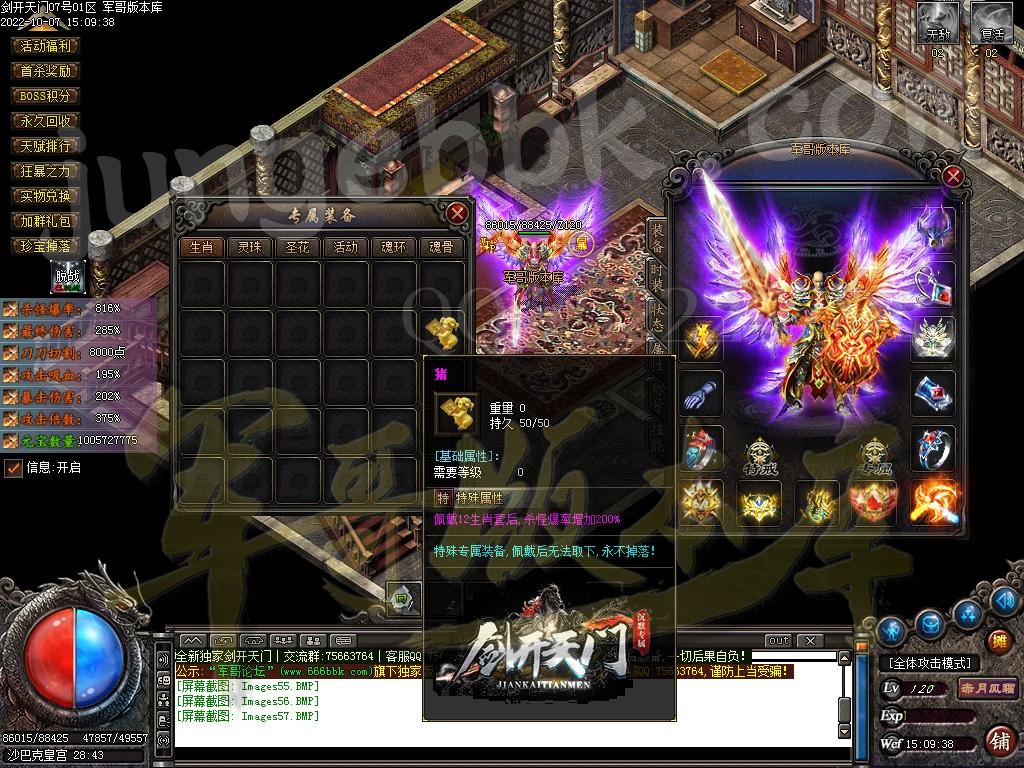Open the 活动福利 menu
This screenshot has height=768, width=1024.
click(45, 46)
